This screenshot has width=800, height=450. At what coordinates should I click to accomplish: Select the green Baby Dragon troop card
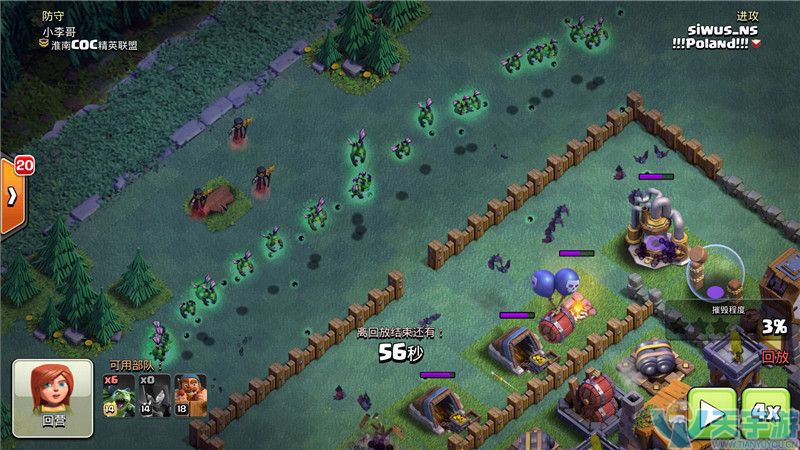pyautogui.click(x=118, y=396)
